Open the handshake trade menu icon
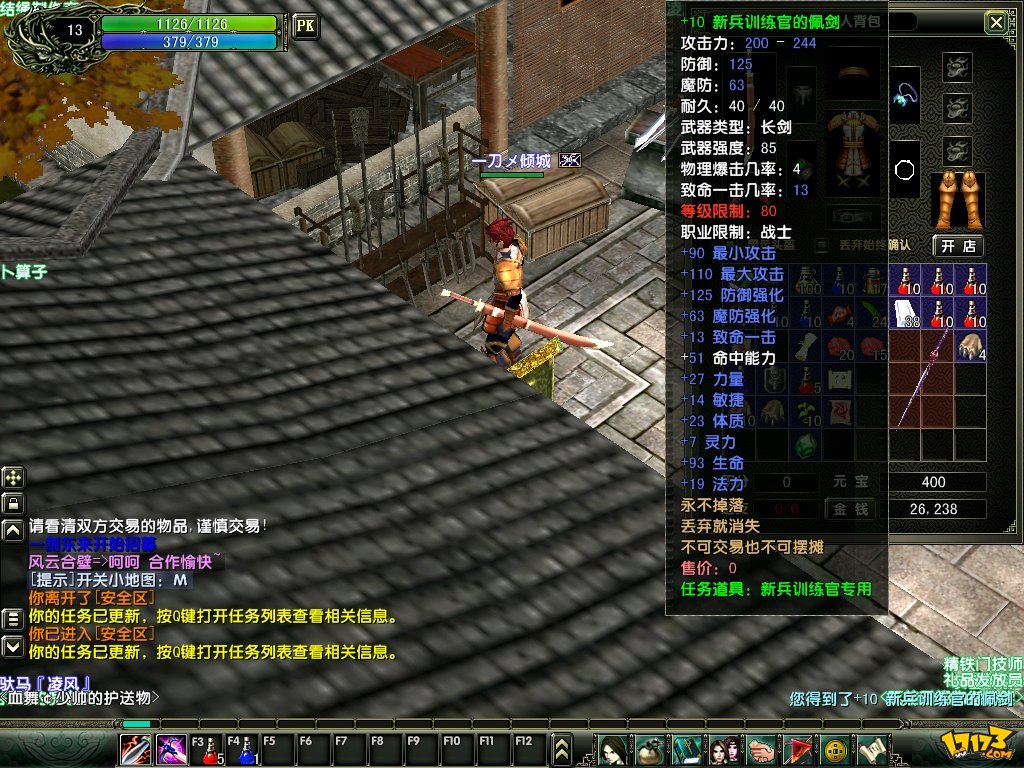The height and width of the screenshot is (768, 1024). (x=760, y=749)
